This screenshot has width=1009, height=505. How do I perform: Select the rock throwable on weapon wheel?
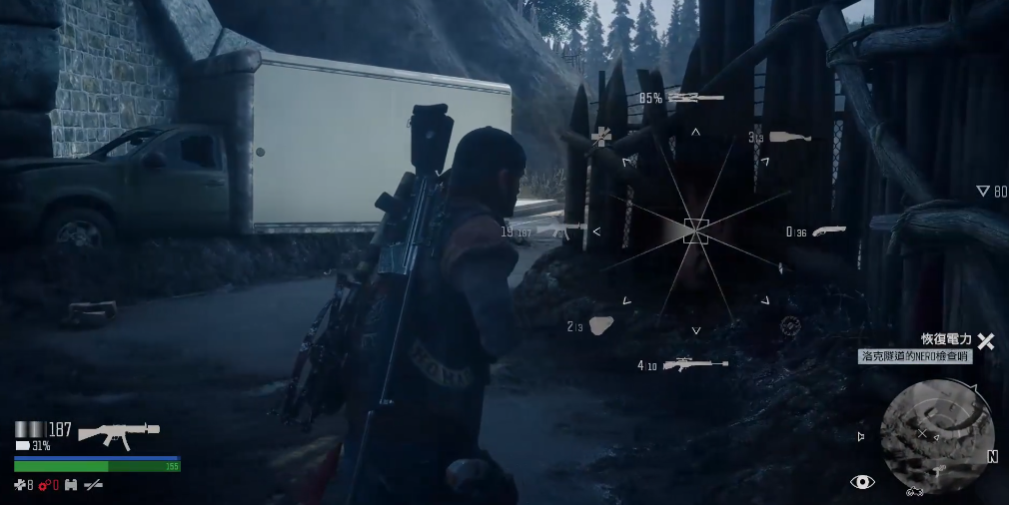click(602, 325)
